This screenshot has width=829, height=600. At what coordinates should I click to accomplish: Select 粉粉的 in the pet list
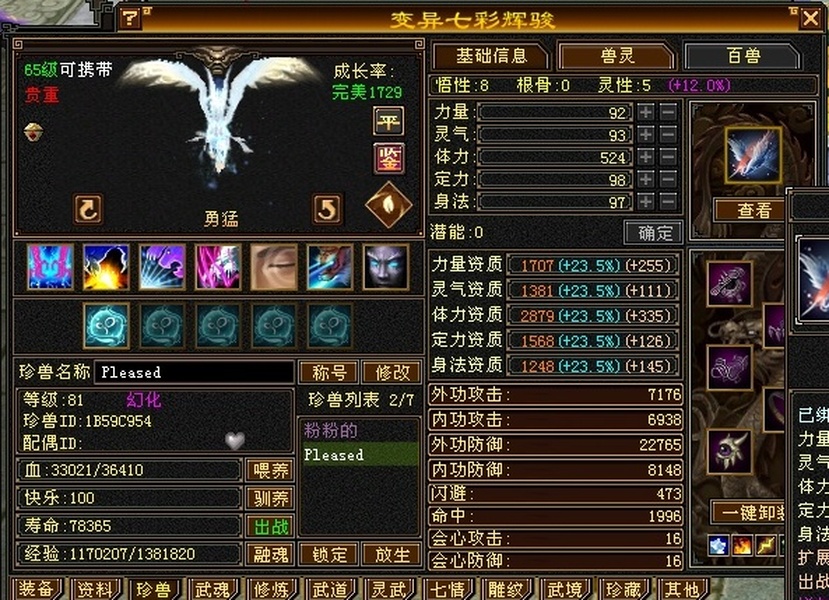click(330, 431)
